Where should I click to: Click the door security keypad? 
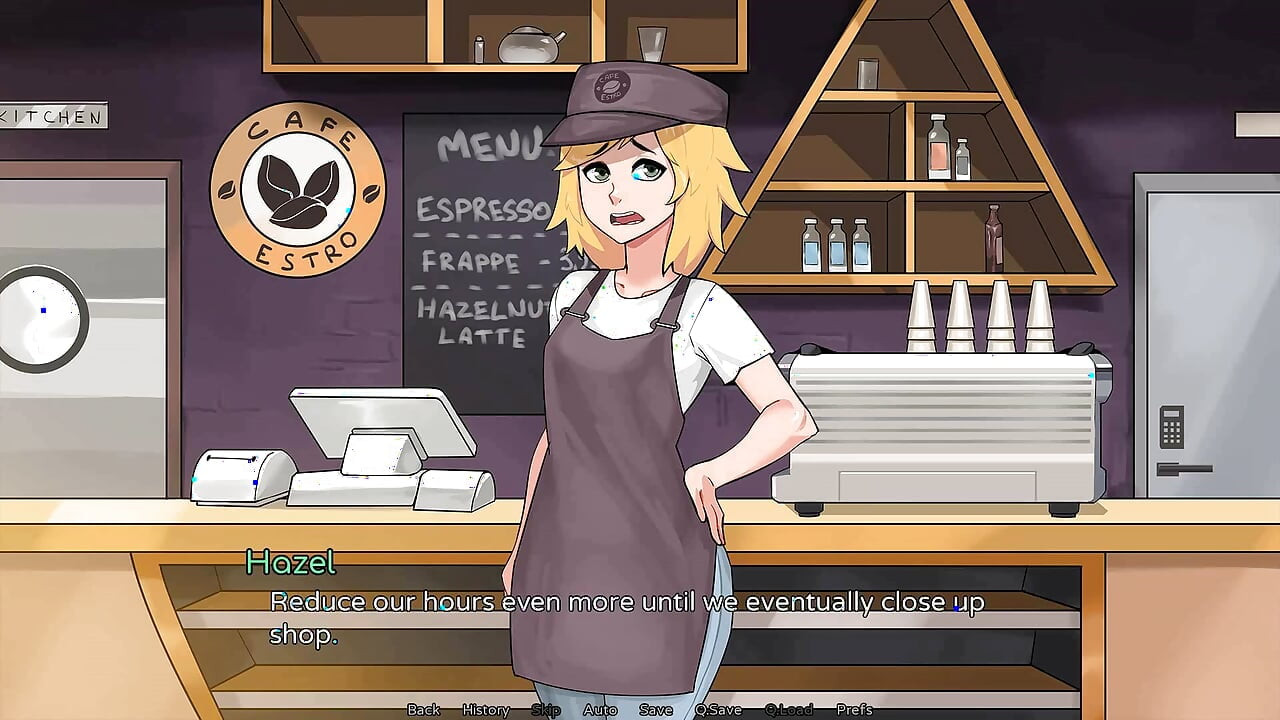[x=1172, y=425]
